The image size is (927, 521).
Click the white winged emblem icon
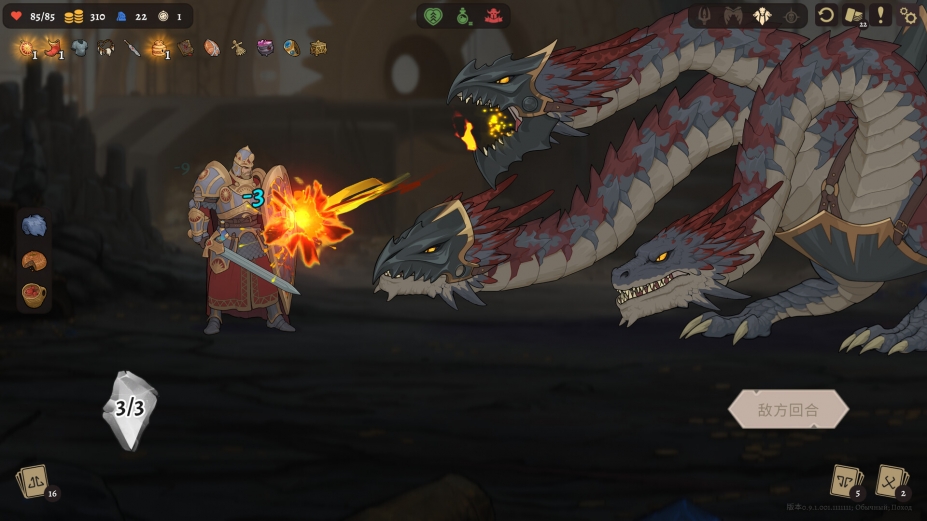click(763, 16)
